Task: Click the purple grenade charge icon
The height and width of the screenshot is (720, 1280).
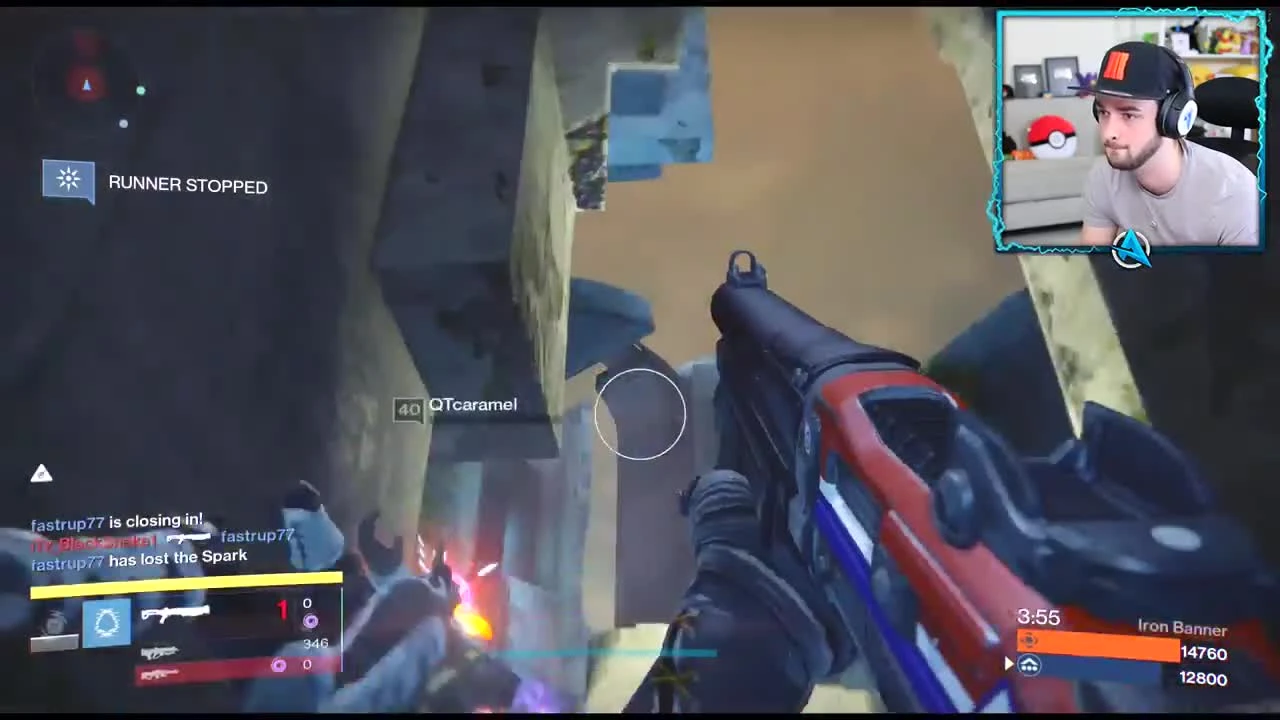Action: (x=311, y=621)
